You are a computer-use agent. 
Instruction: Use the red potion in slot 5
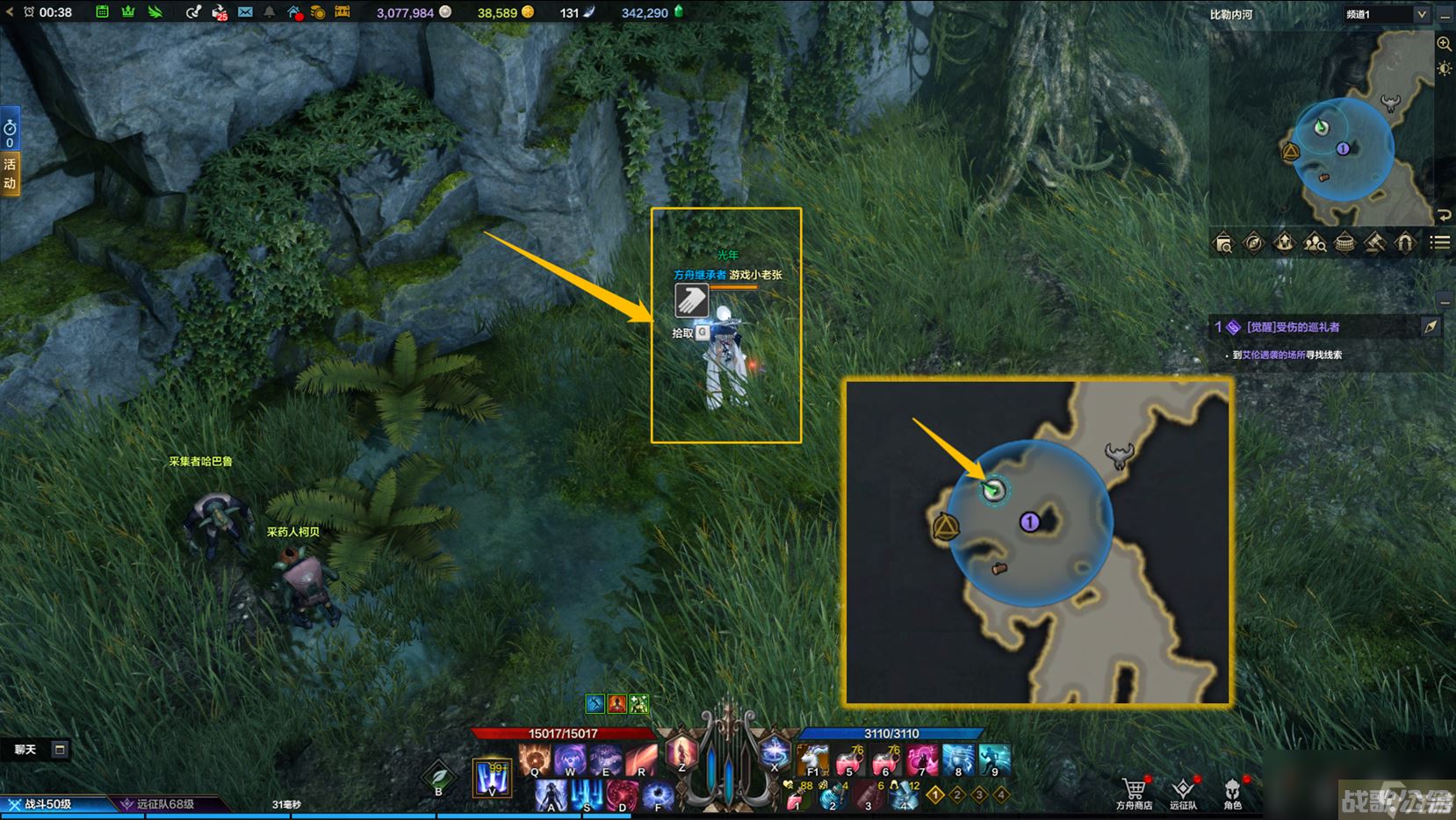849,760
